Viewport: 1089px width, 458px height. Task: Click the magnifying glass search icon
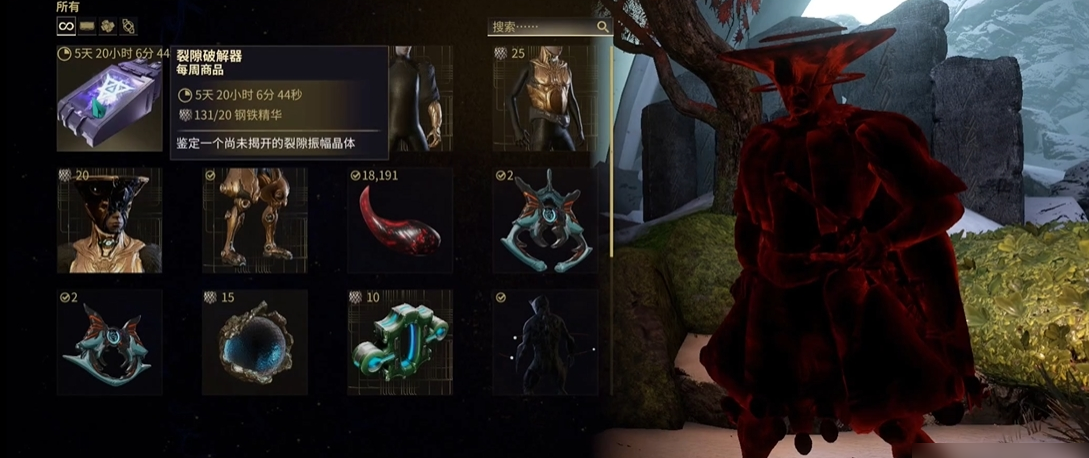603,26
